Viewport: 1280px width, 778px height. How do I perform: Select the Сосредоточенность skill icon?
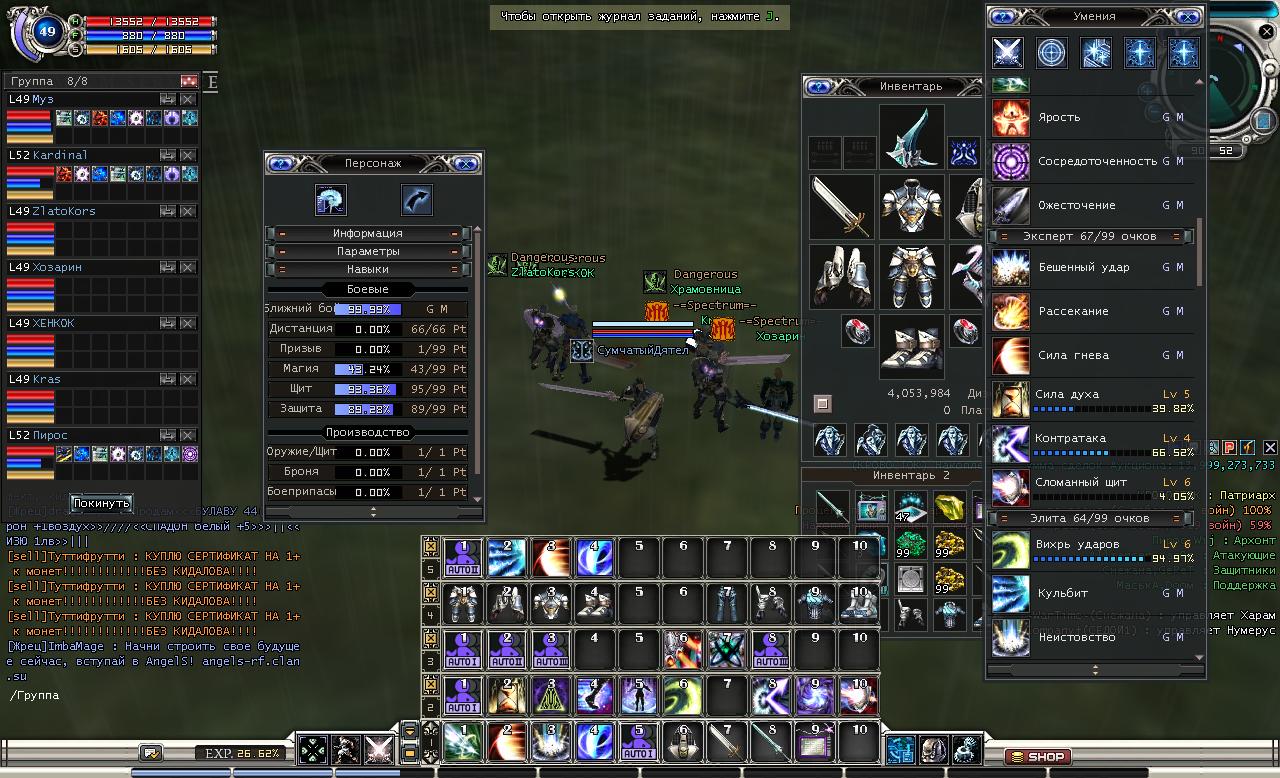pos(1010,162)
